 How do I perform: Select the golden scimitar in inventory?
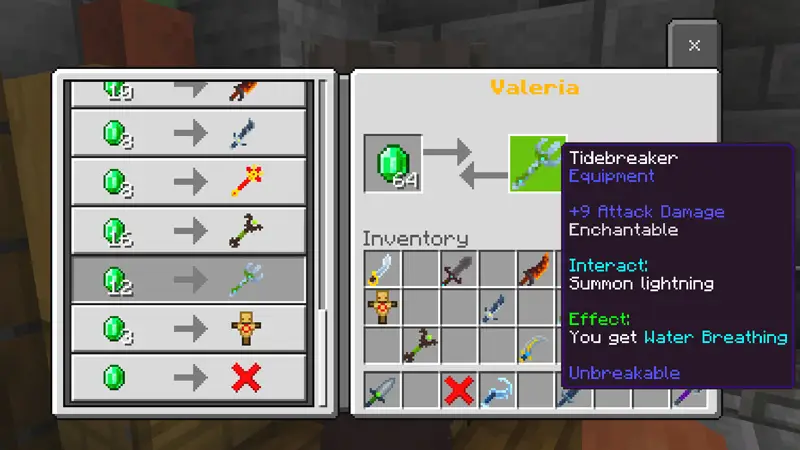tap(382, 270)
